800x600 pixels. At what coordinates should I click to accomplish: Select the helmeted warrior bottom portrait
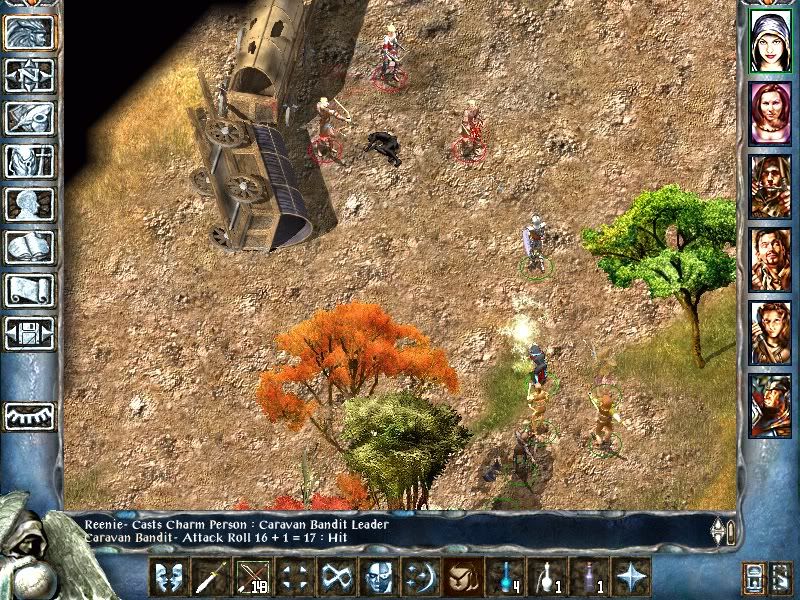770,405
